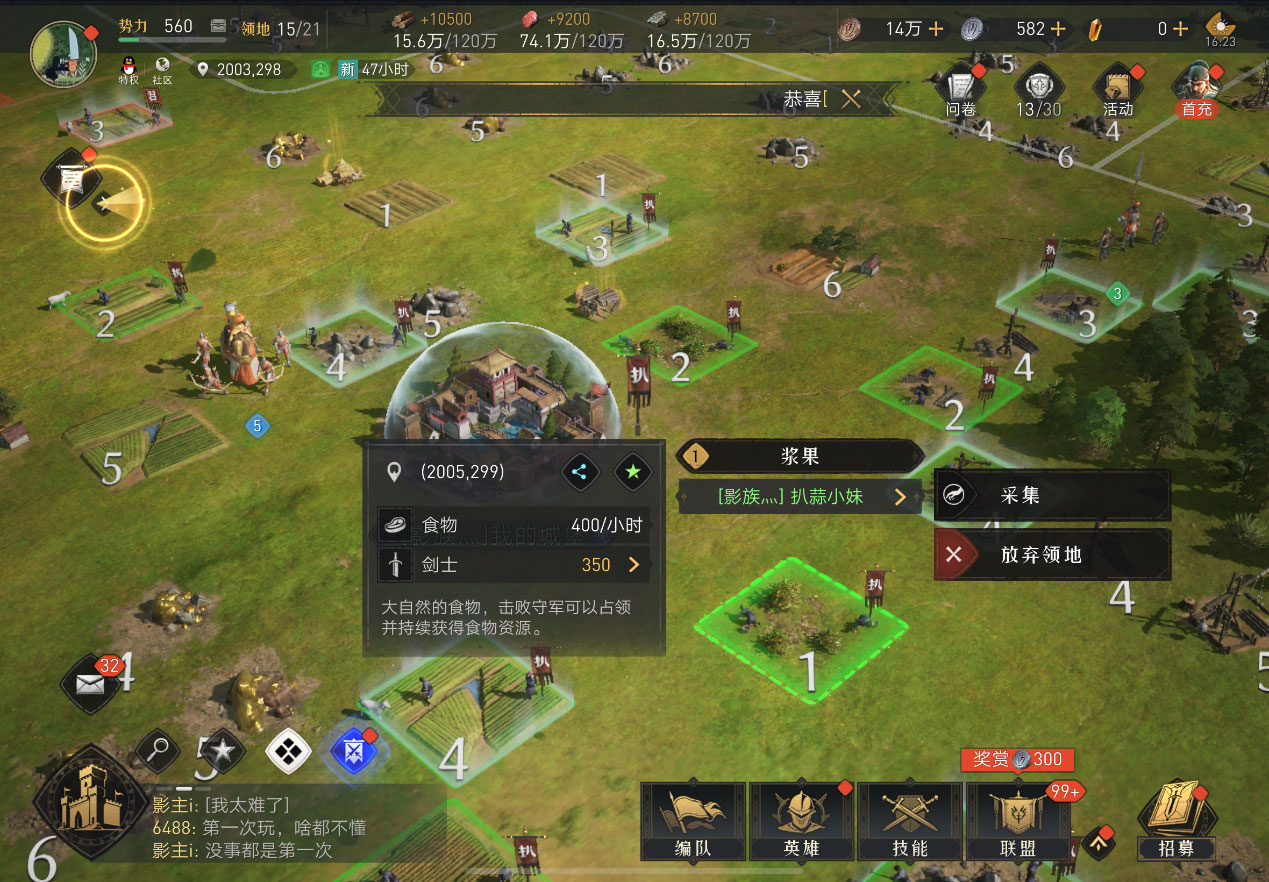Open the 英雄 heroes menu
This screenshot has width=1269, height=882.
pyautogui.click(x=800, y=822)
